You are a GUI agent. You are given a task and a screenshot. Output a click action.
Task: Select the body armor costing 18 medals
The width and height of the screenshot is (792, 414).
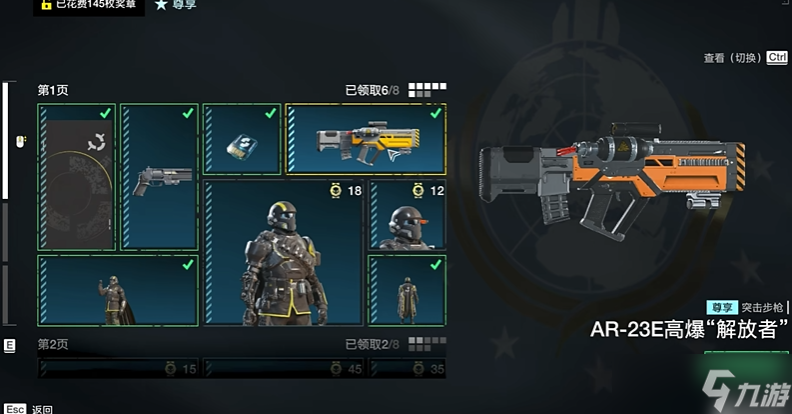284,252
